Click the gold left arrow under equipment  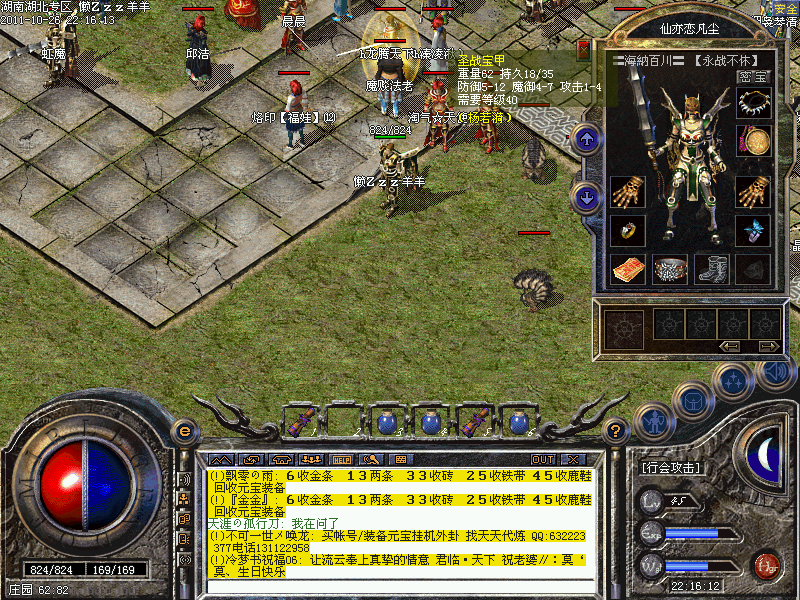pos(730,346)
